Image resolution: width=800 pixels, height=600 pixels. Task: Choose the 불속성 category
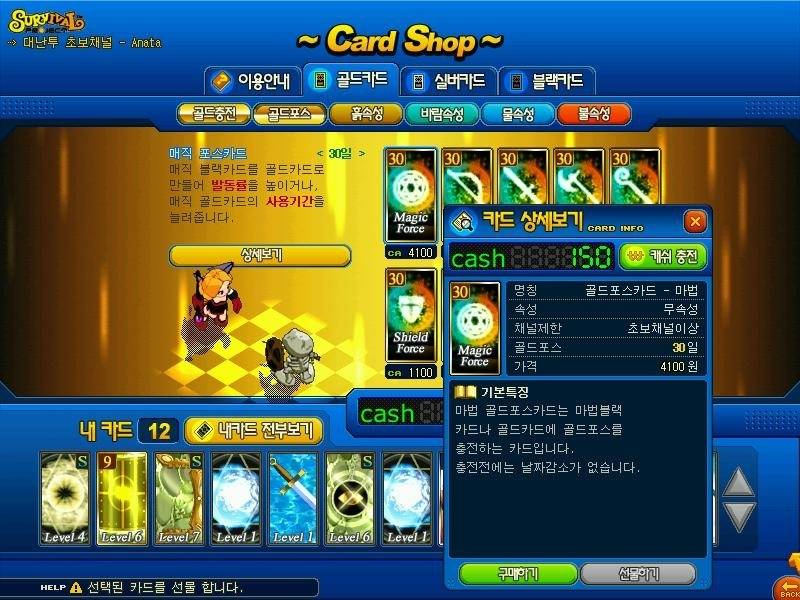pos(594,114)
